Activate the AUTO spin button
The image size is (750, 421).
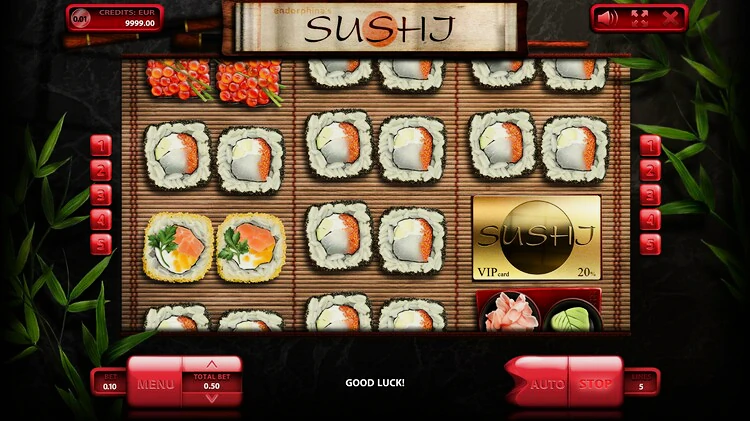546,384
